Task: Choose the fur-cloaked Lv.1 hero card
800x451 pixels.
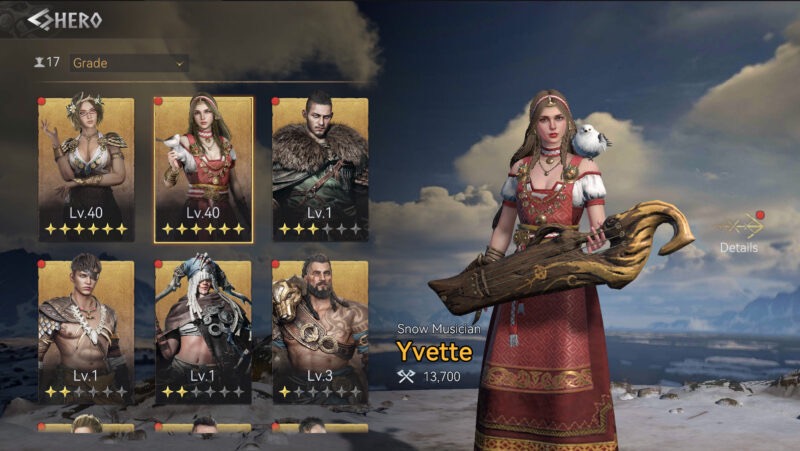Action: click(x=320, y=169)
